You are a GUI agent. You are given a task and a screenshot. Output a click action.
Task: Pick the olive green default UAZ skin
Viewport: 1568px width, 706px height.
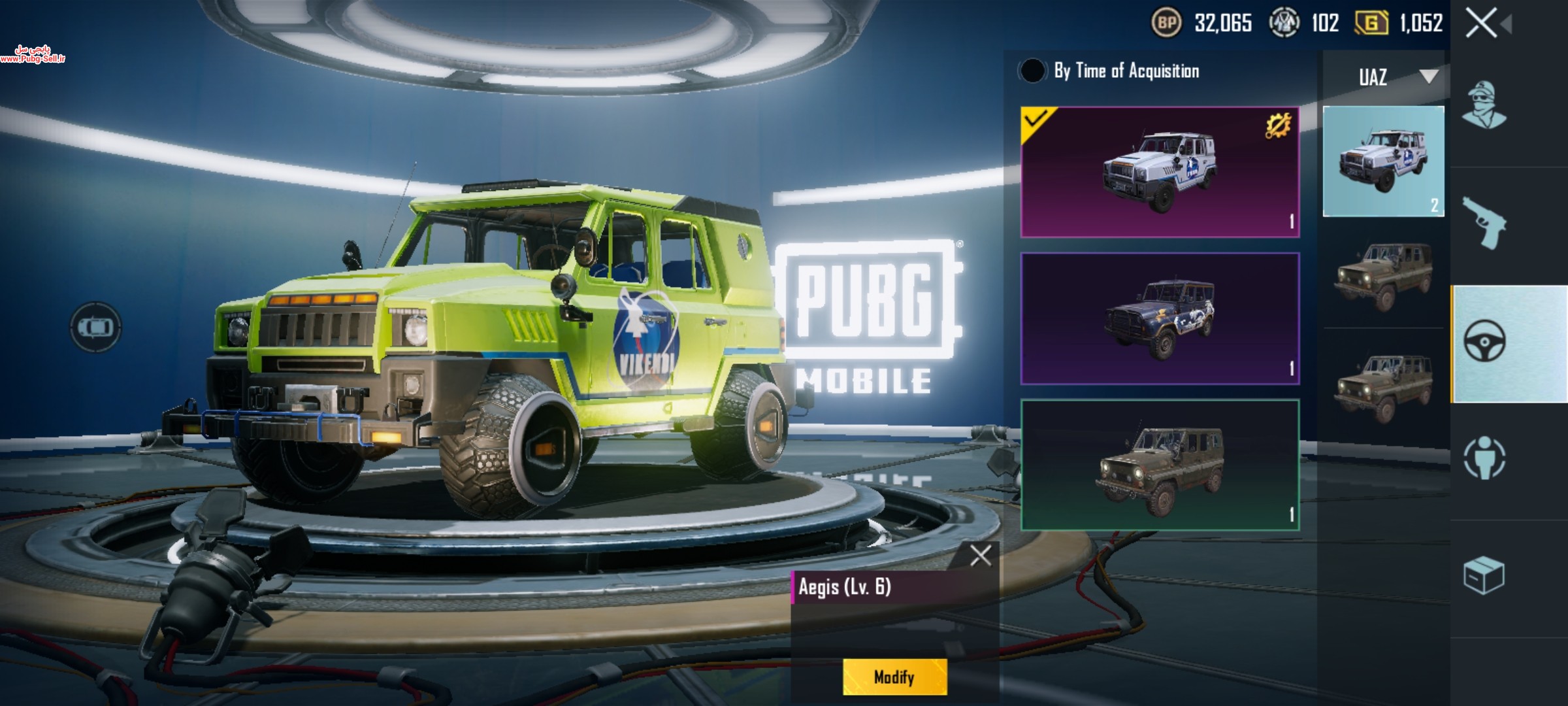1159,465
